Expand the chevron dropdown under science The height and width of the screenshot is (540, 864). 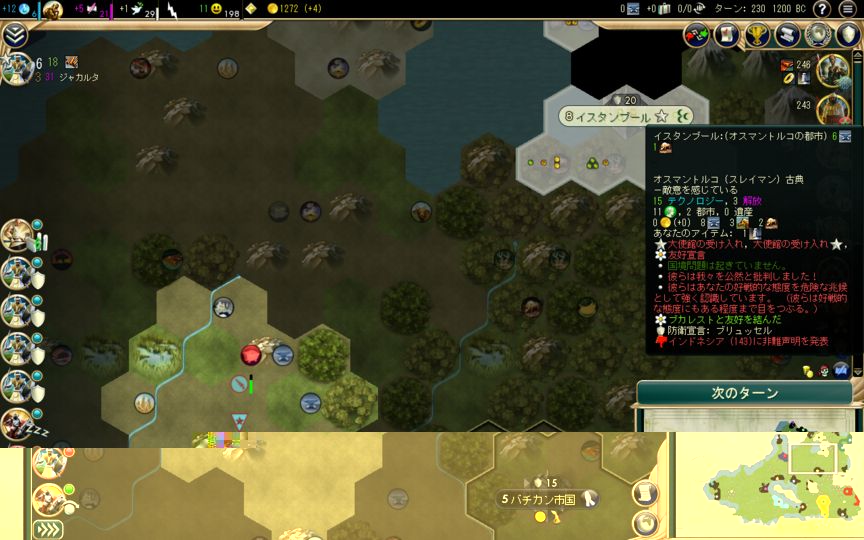[14, 35]
